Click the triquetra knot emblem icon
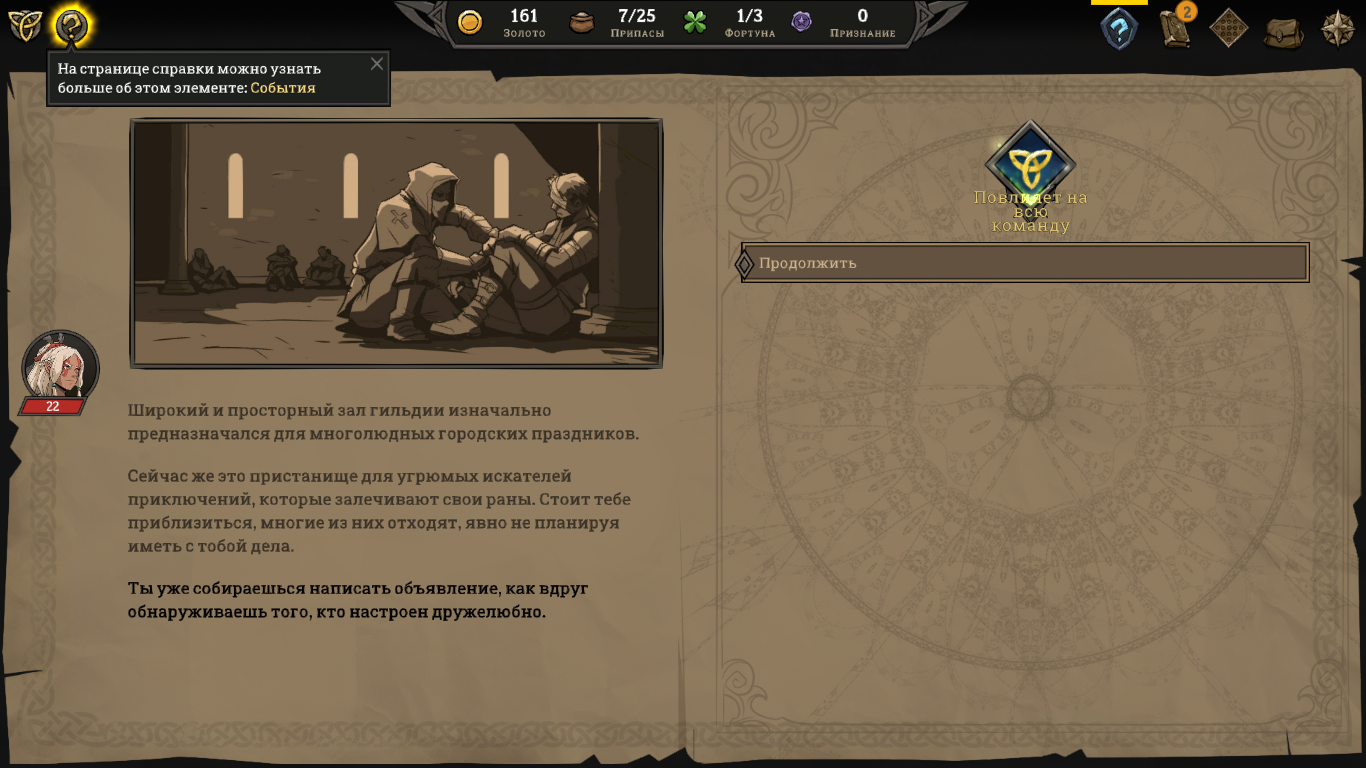The width and height of the screenshot is (1366, 768). point(25,26)
